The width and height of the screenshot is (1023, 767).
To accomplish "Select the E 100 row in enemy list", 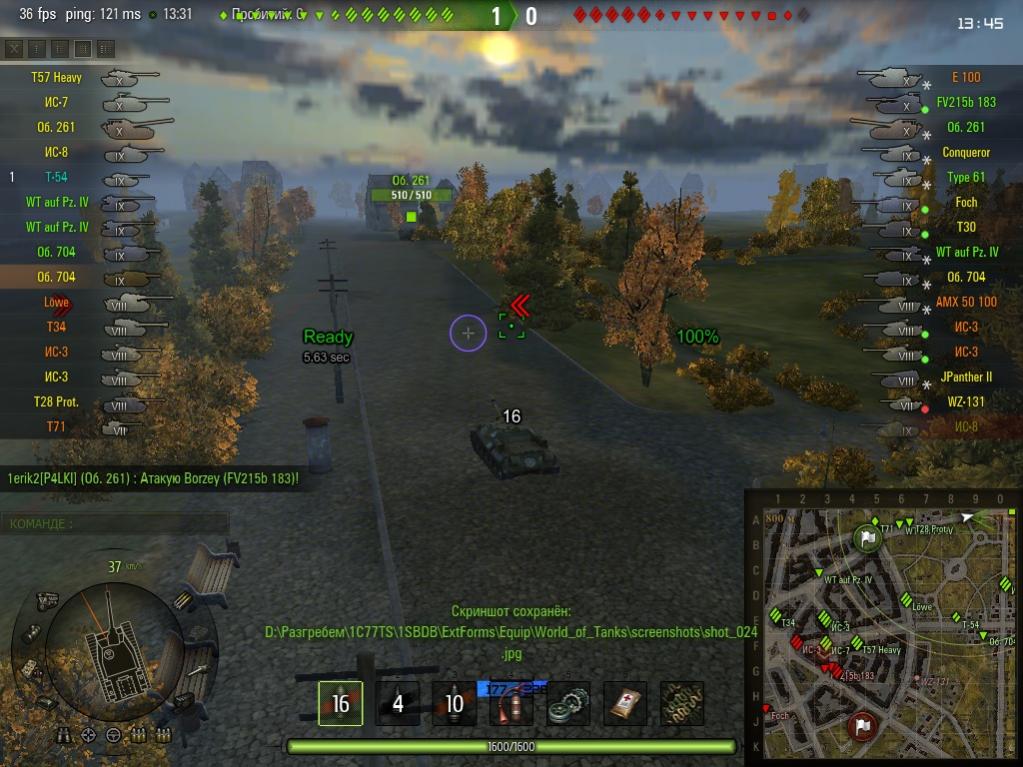I will point(965,77).
